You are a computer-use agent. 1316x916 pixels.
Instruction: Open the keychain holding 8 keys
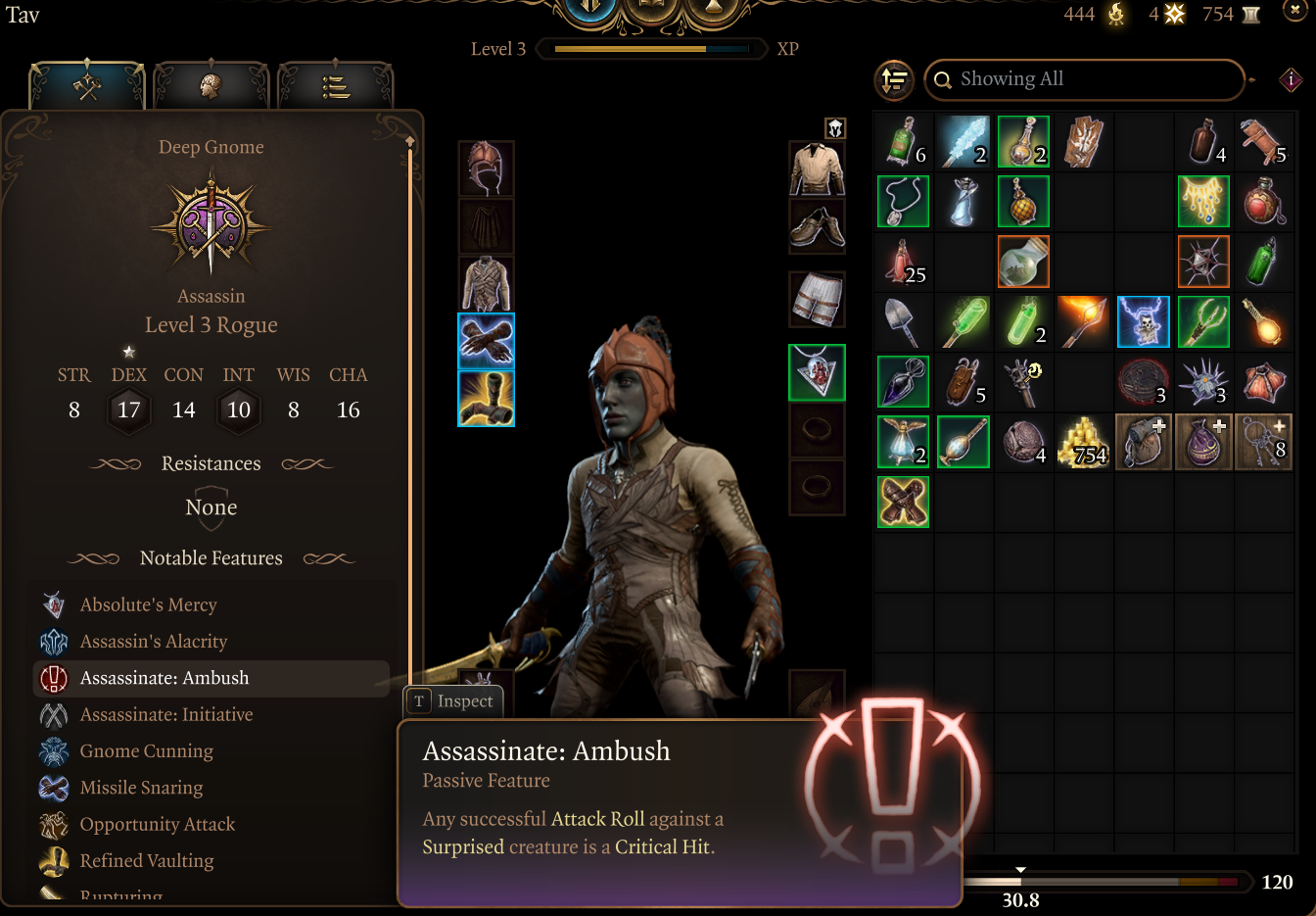[x=1263, y=442]
